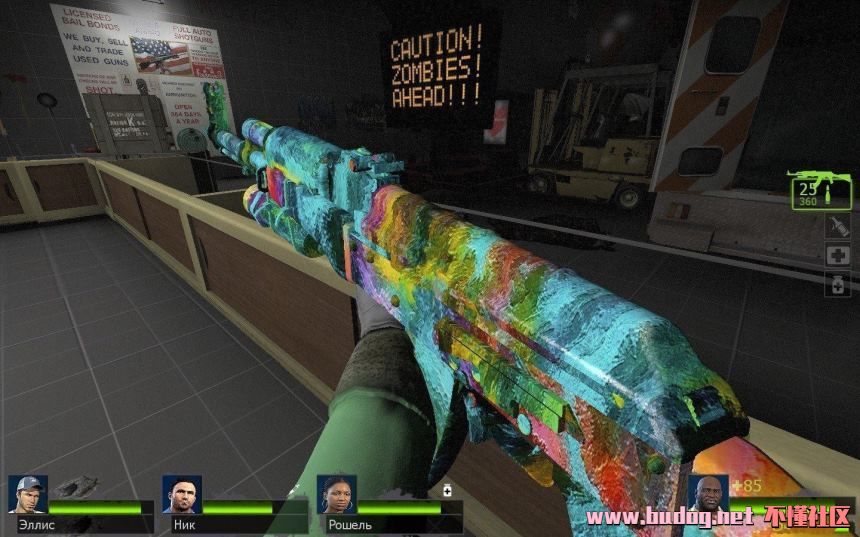Open the www.budog.net watermark link
The height and width of the screenshot is (537, 860).
pos(668,518)
